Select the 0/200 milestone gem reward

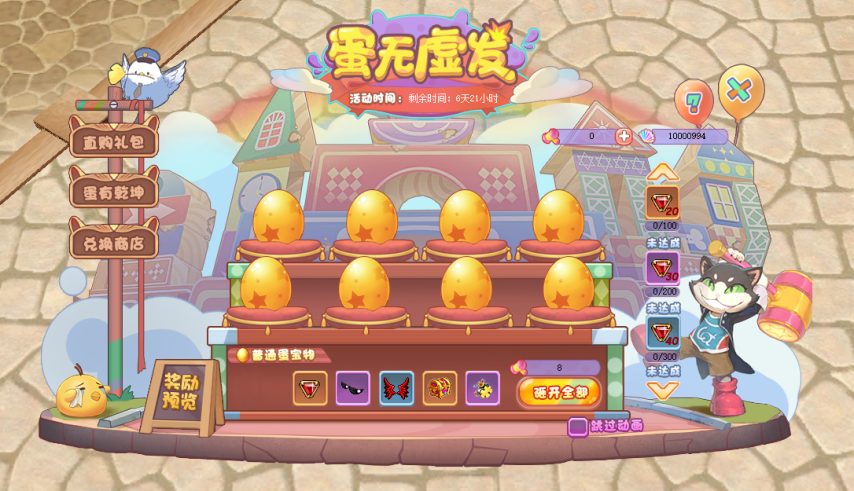pos(662,268)
